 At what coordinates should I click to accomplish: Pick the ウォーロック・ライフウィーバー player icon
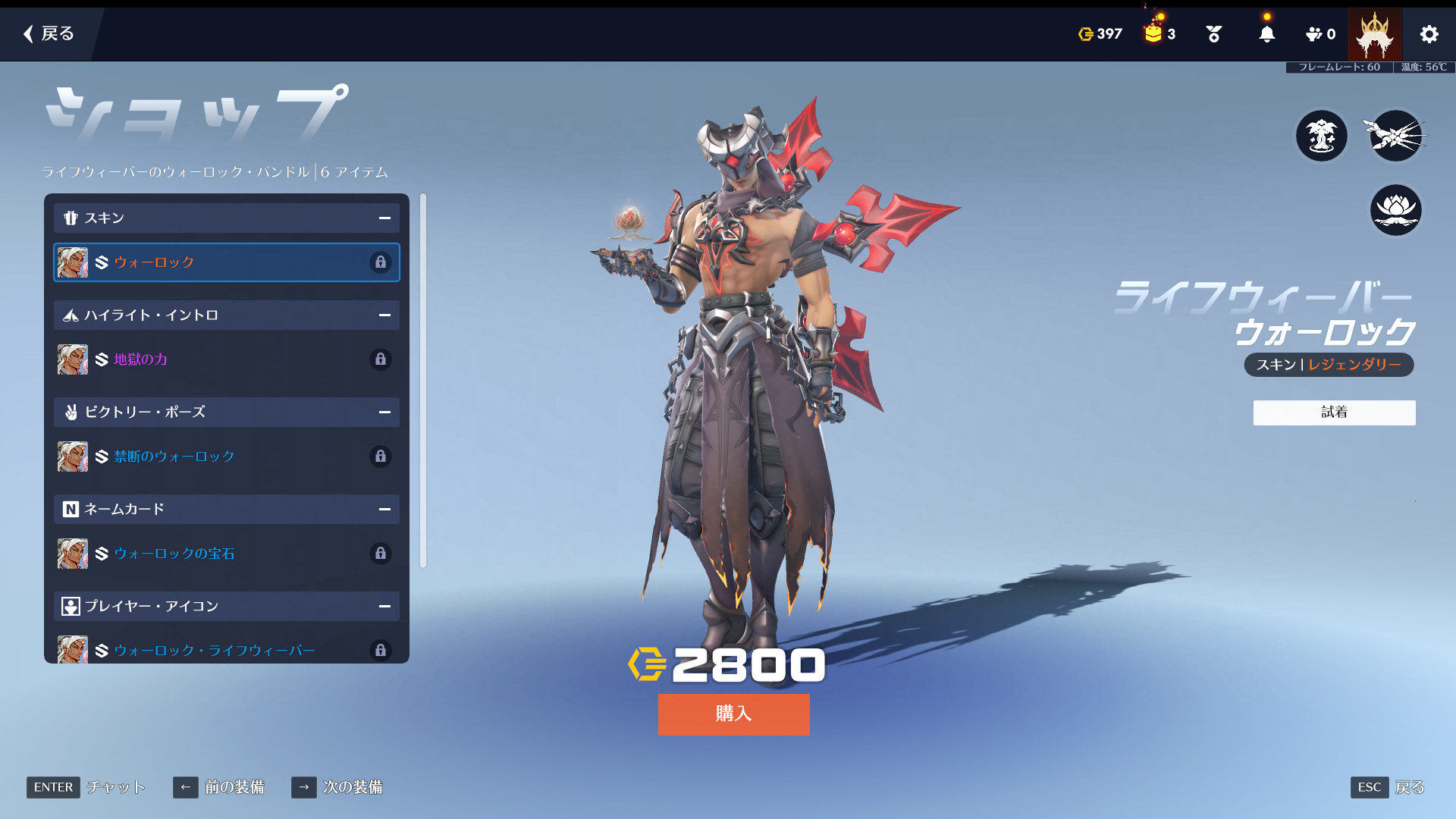226,650
